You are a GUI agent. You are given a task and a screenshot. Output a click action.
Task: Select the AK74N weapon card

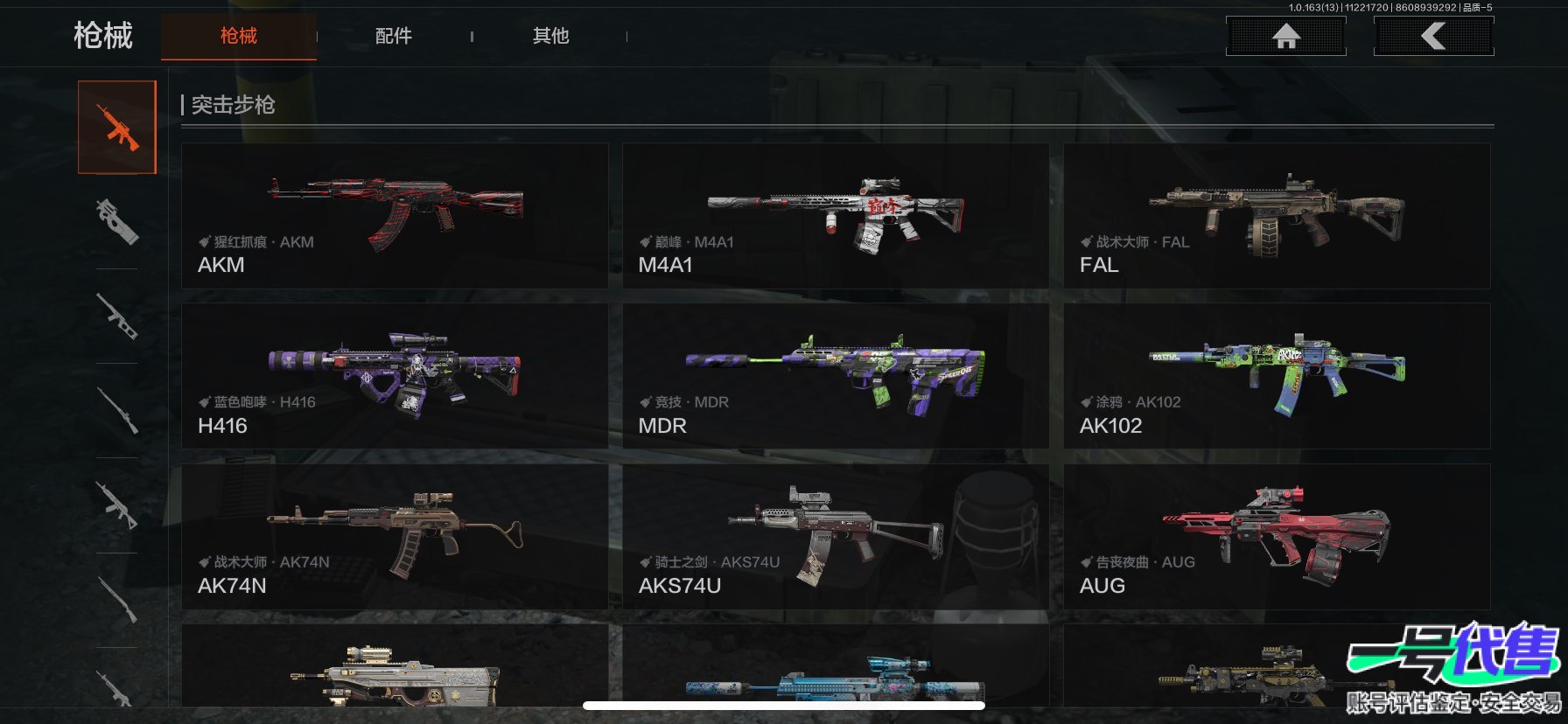point(395,536)
